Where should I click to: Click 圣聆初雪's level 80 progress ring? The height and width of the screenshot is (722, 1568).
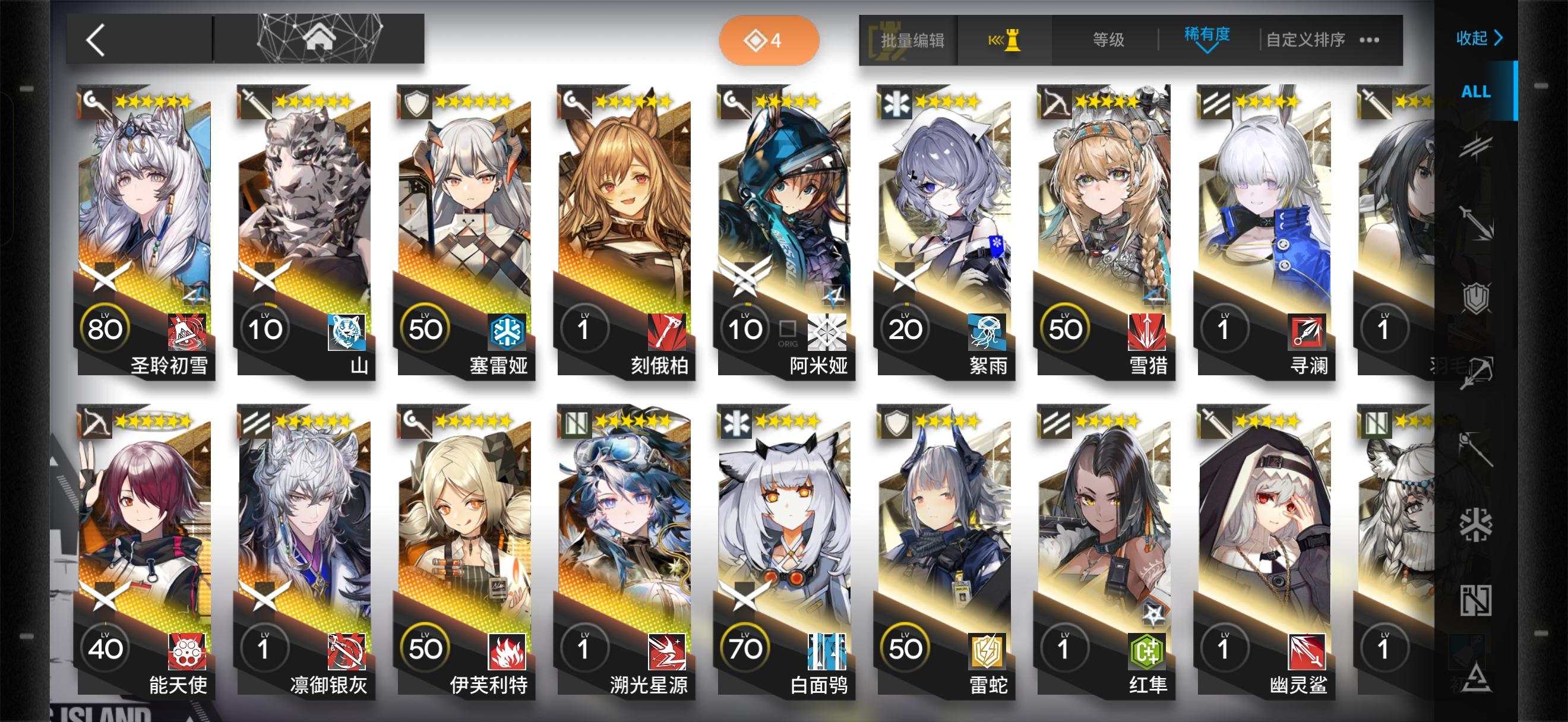point(105,327)
